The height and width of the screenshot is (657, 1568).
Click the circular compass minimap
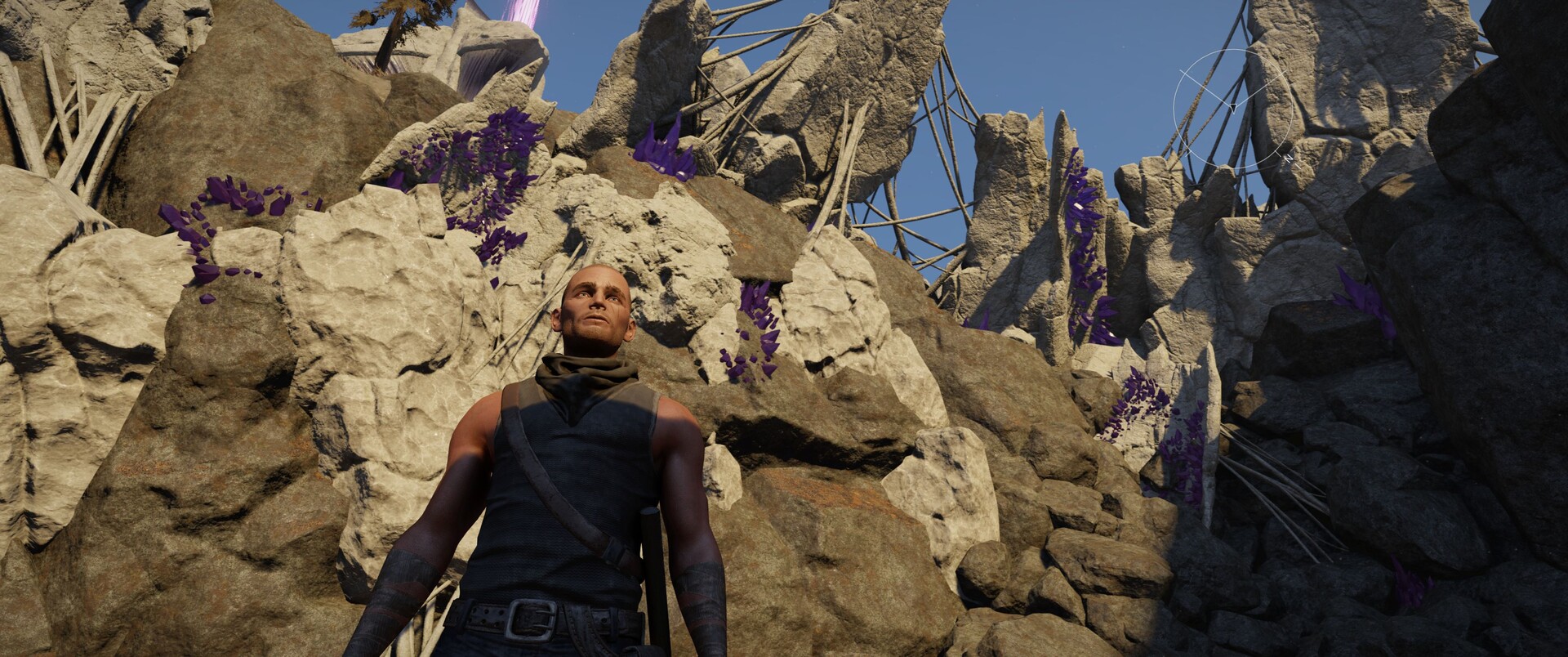click(1233, 109)
